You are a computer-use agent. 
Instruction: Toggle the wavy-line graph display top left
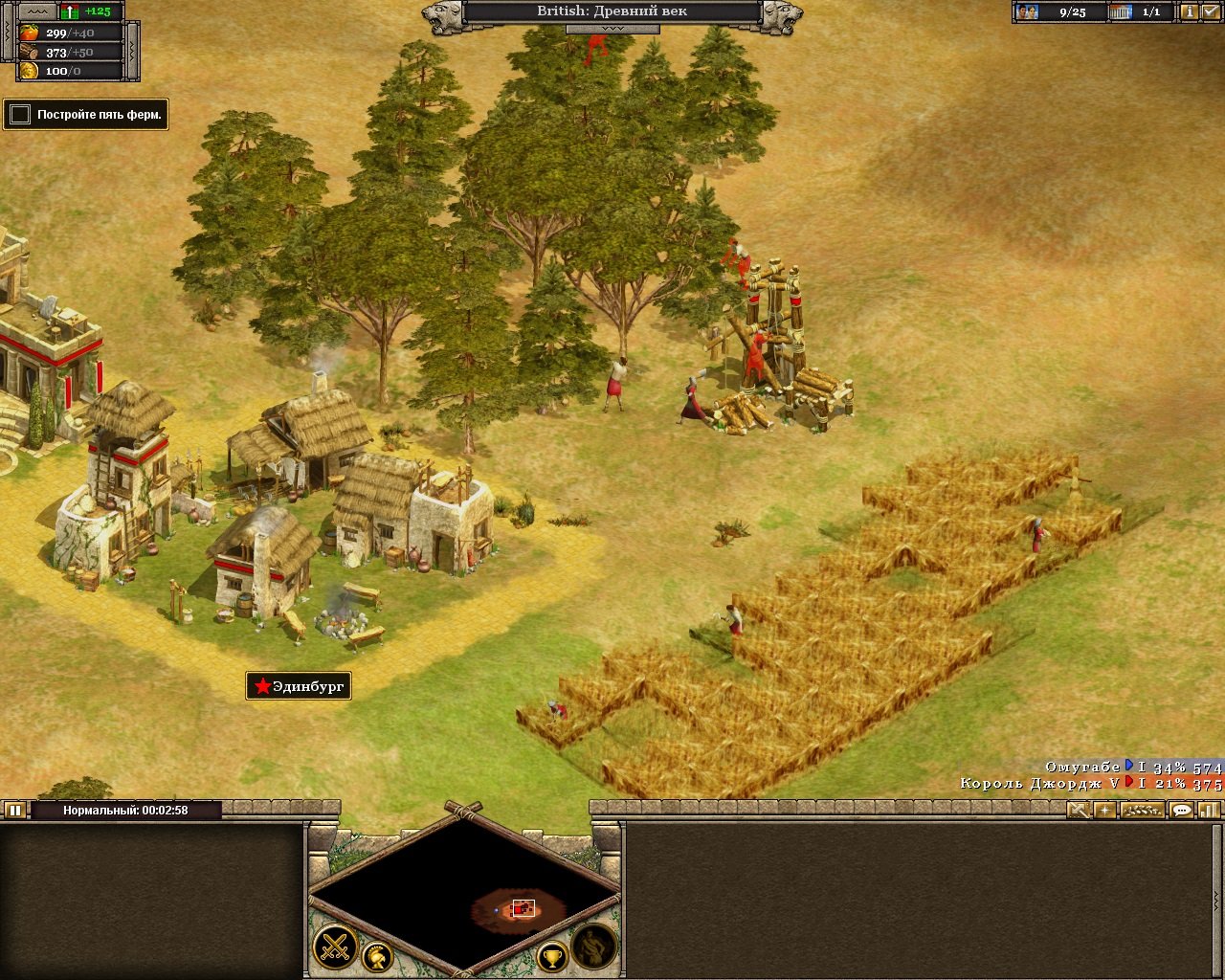click(37, 11)
